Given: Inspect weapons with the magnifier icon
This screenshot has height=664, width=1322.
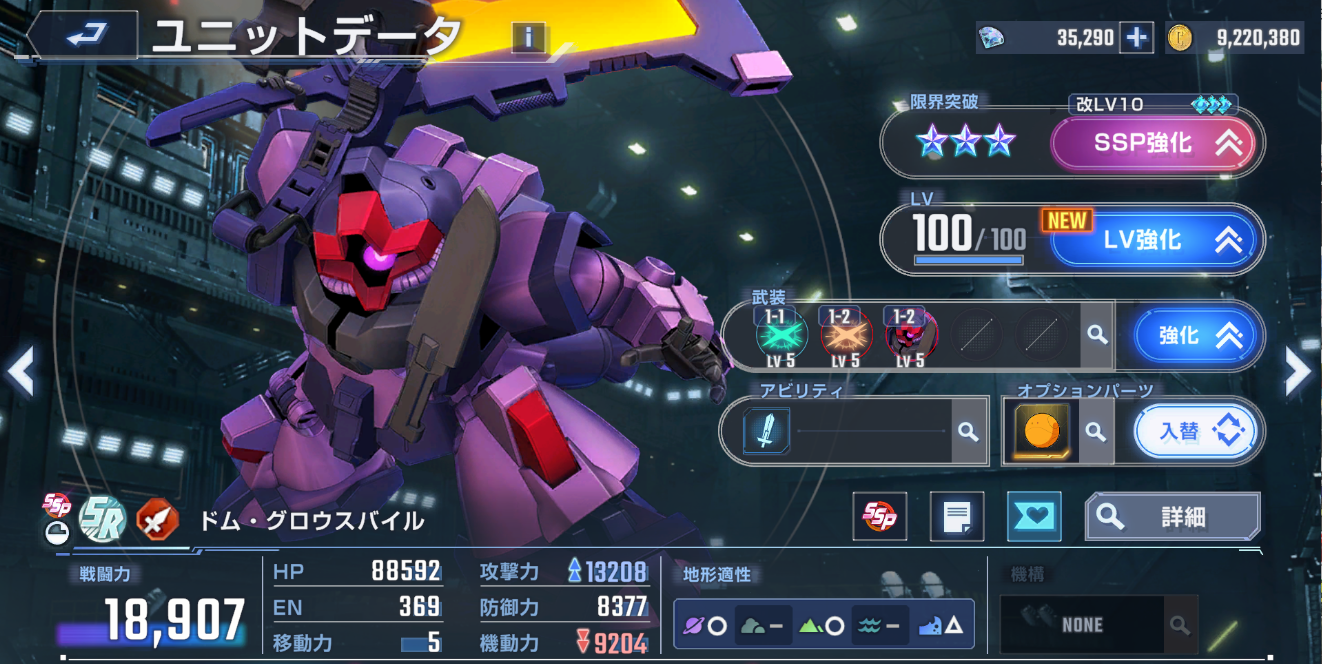Looking at the screenshot, I should click(x=1097, y=335).
